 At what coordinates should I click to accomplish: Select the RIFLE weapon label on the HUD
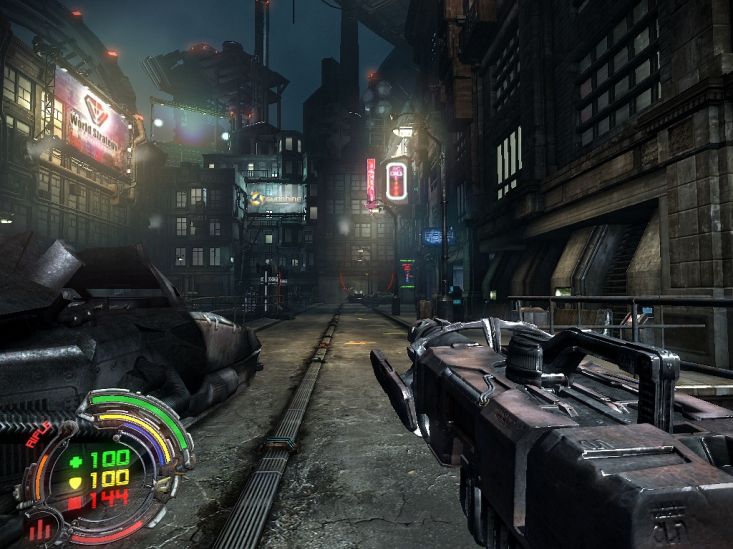point(38,434)
